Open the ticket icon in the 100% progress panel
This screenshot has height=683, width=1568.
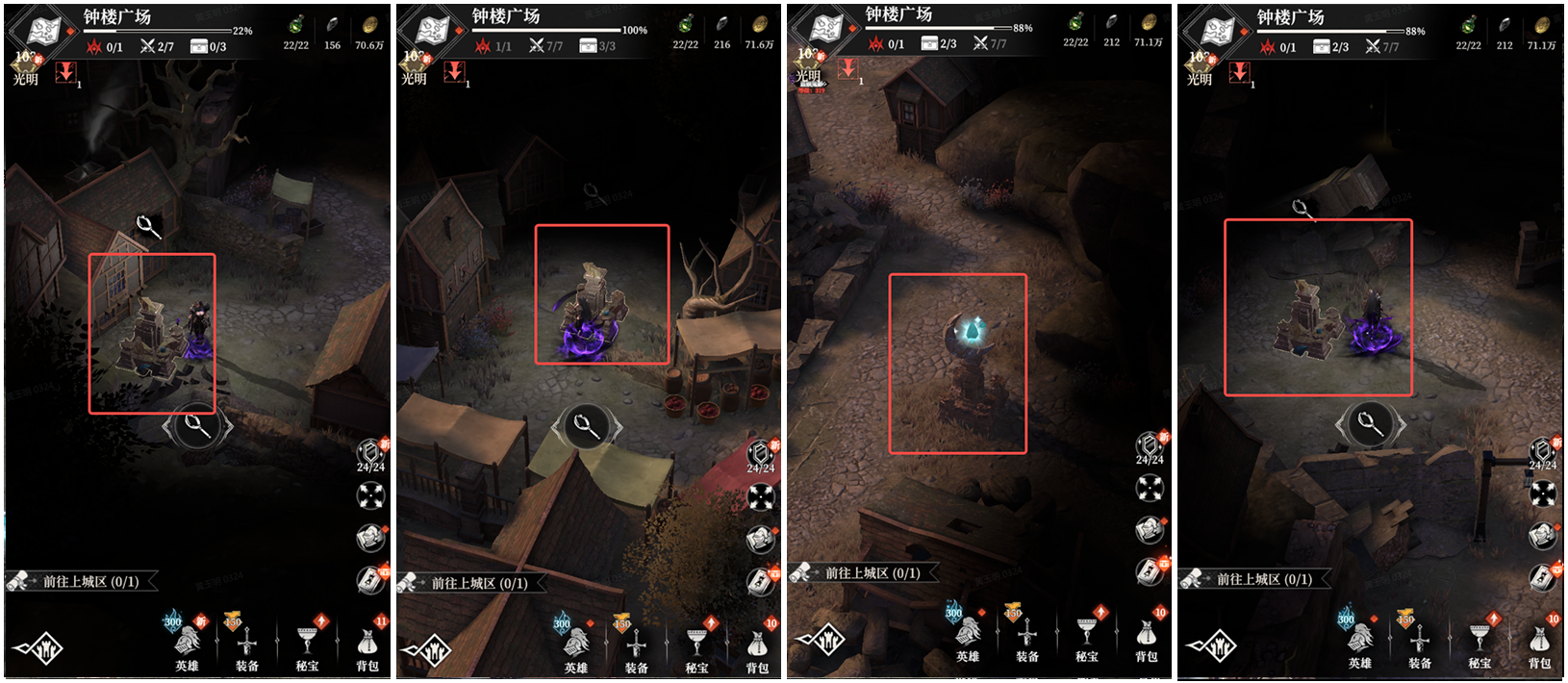(760, 579)
